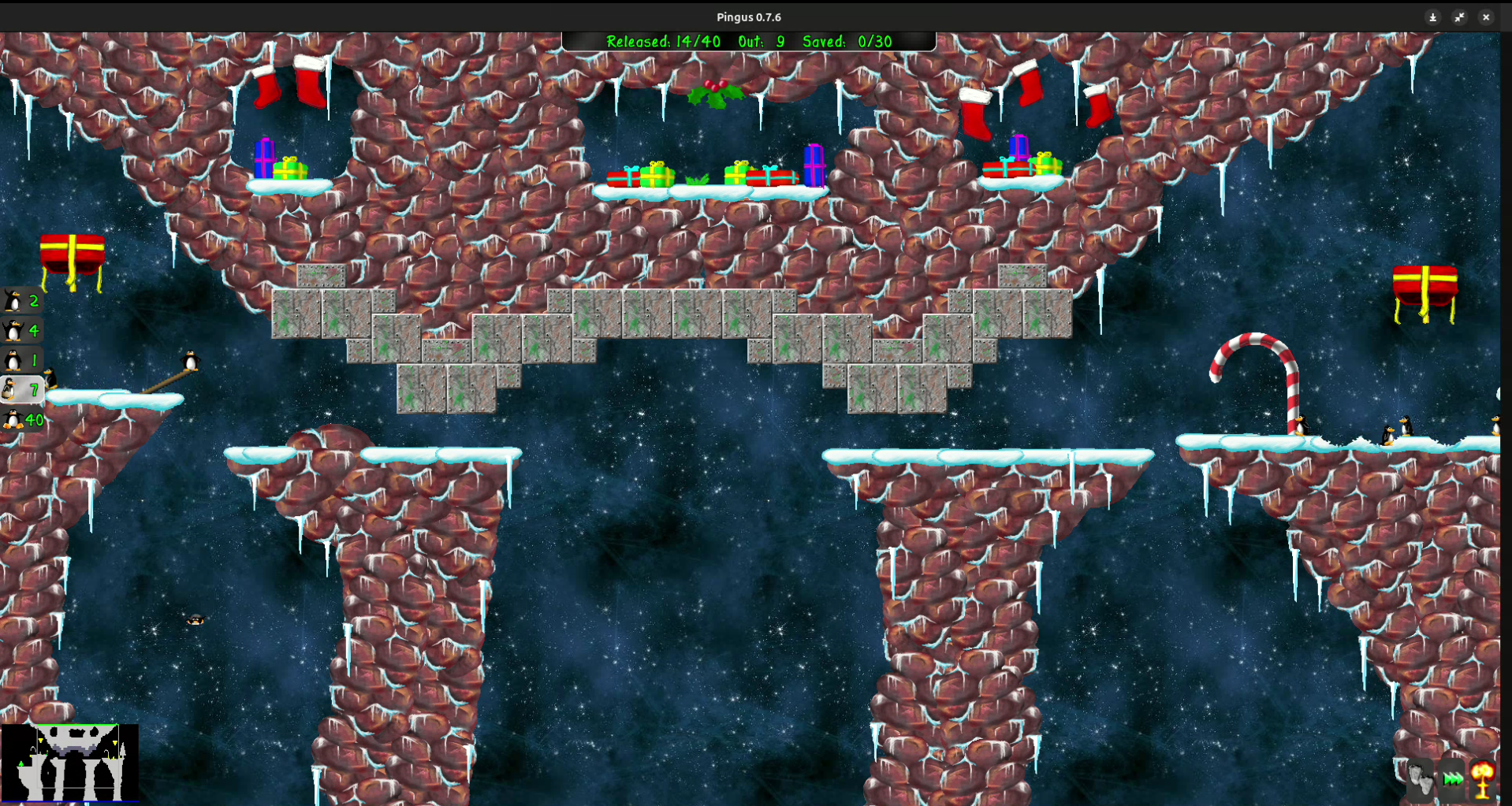Activate the fast-forward speed arrows

pos(1453,778)
